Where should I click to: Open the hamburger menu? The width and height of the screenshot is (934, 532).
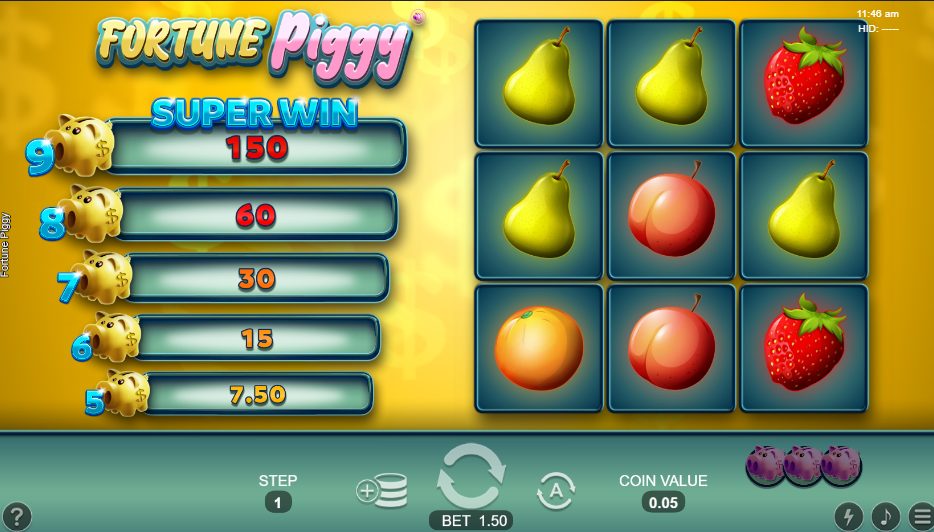coord(921,516)
